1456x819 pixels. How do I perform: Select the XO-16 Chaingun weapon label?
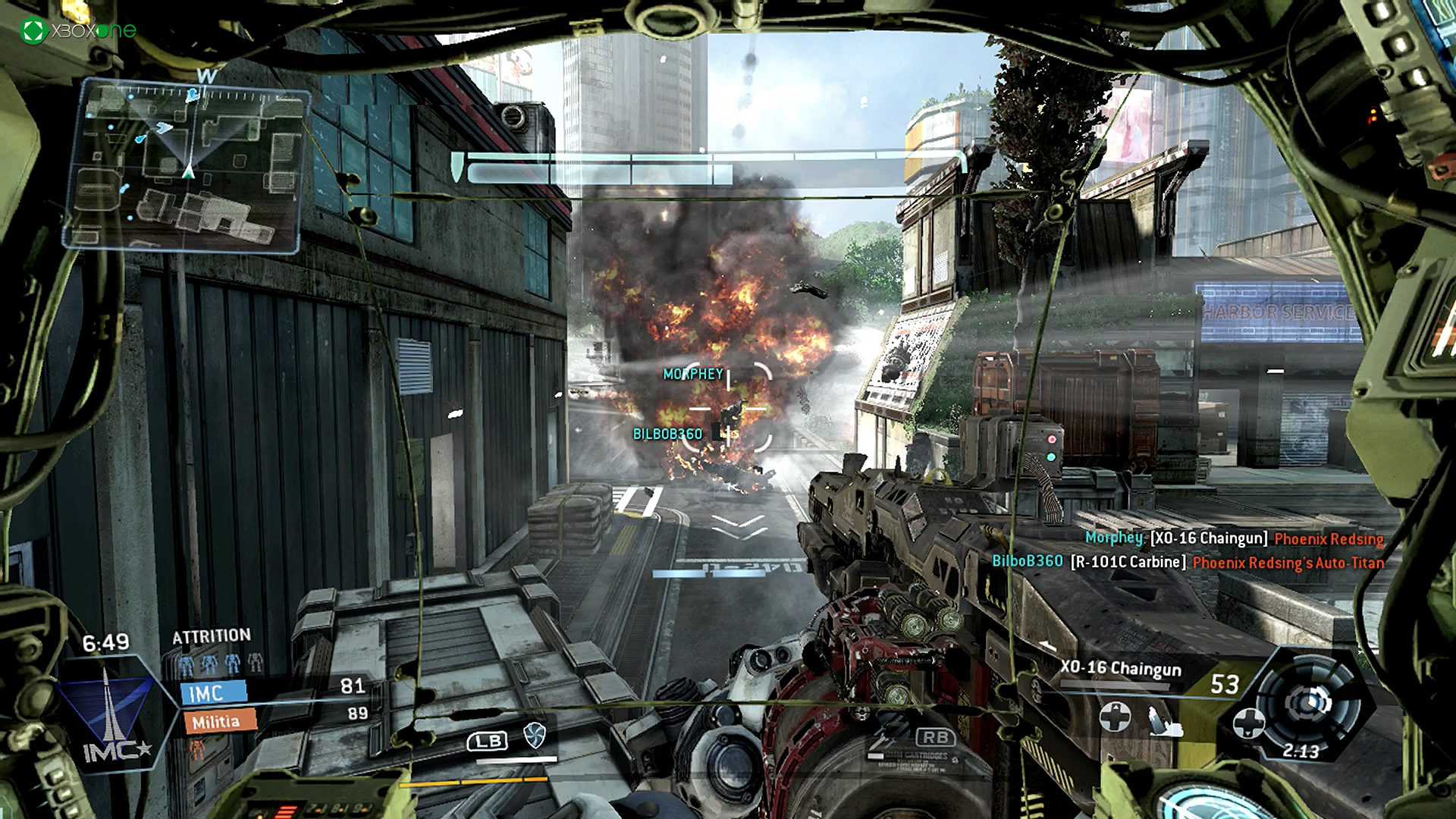pos(1120,668)
